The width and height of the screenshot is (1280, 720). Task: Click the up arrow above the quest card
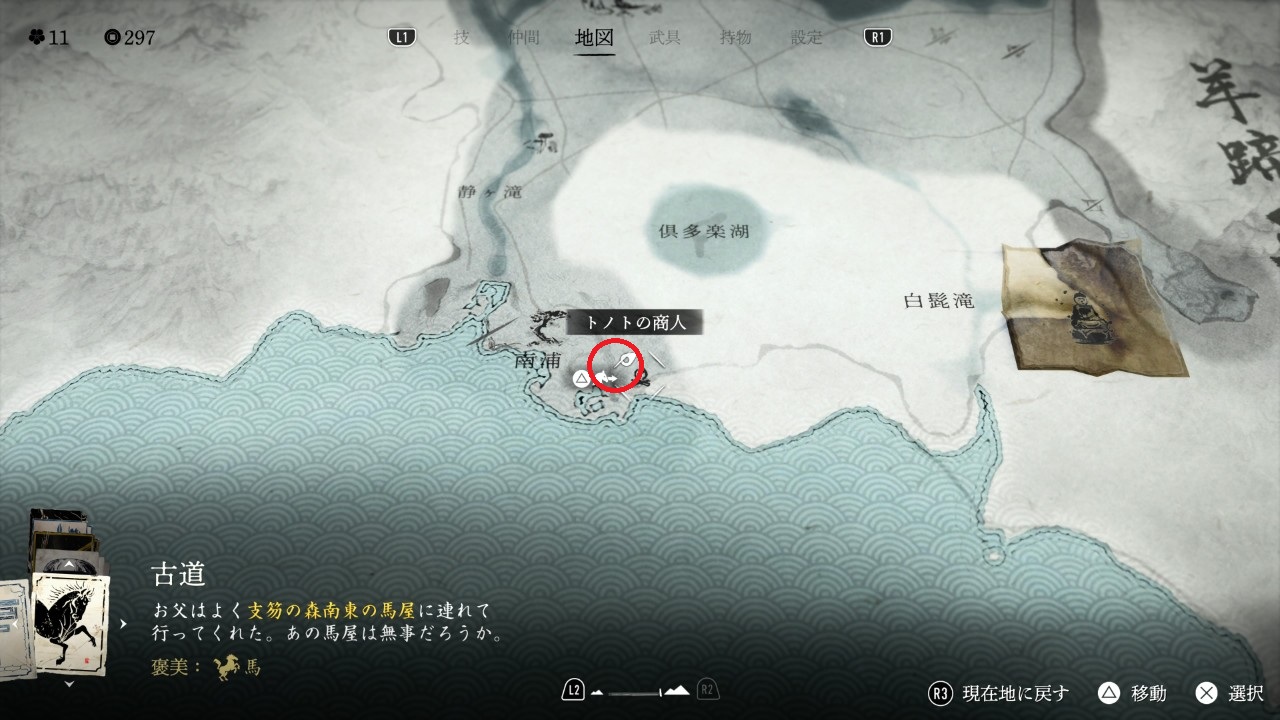(69, 565)
